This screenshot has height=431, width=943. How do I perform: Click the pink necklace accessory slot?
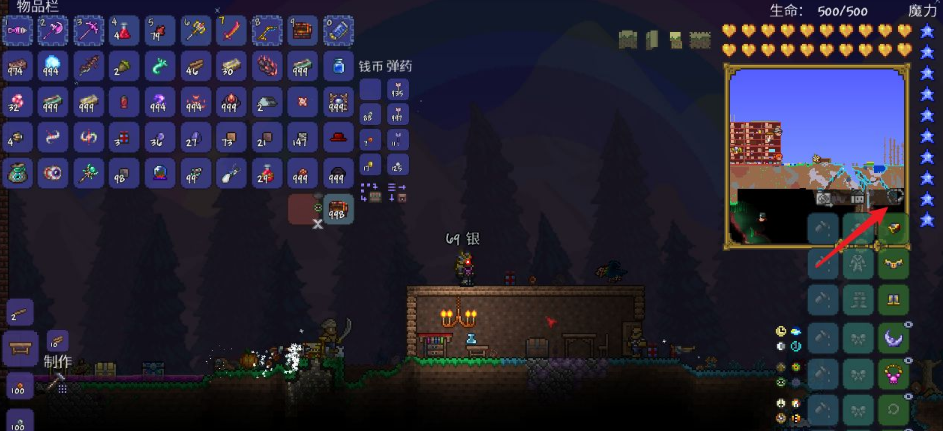point(893,375)
